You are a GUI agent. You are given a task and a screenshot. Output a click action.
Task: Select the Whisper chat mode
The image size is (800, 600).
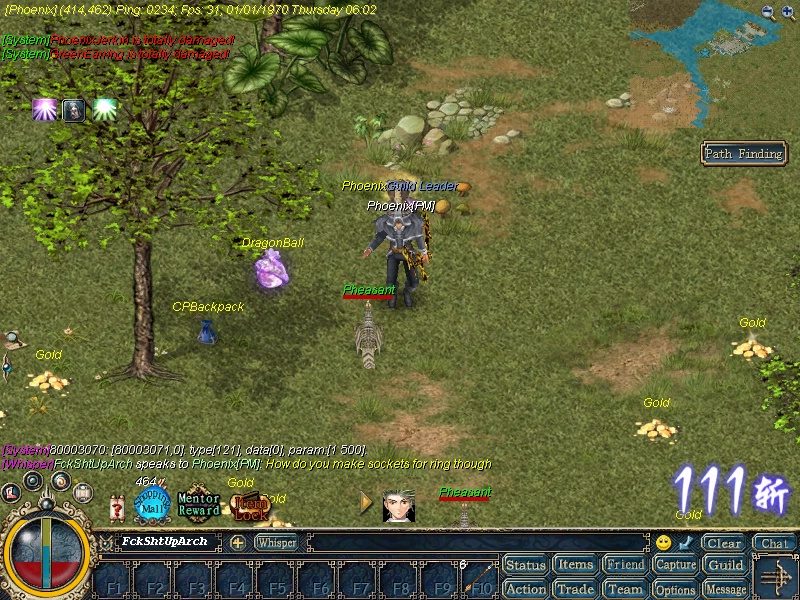tap(276, 543)
